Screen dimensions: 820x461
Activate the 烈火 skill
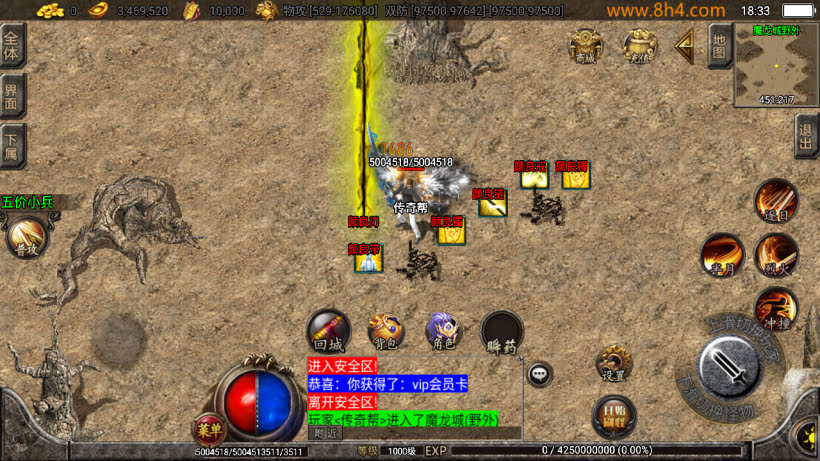(x=775, y=254)
